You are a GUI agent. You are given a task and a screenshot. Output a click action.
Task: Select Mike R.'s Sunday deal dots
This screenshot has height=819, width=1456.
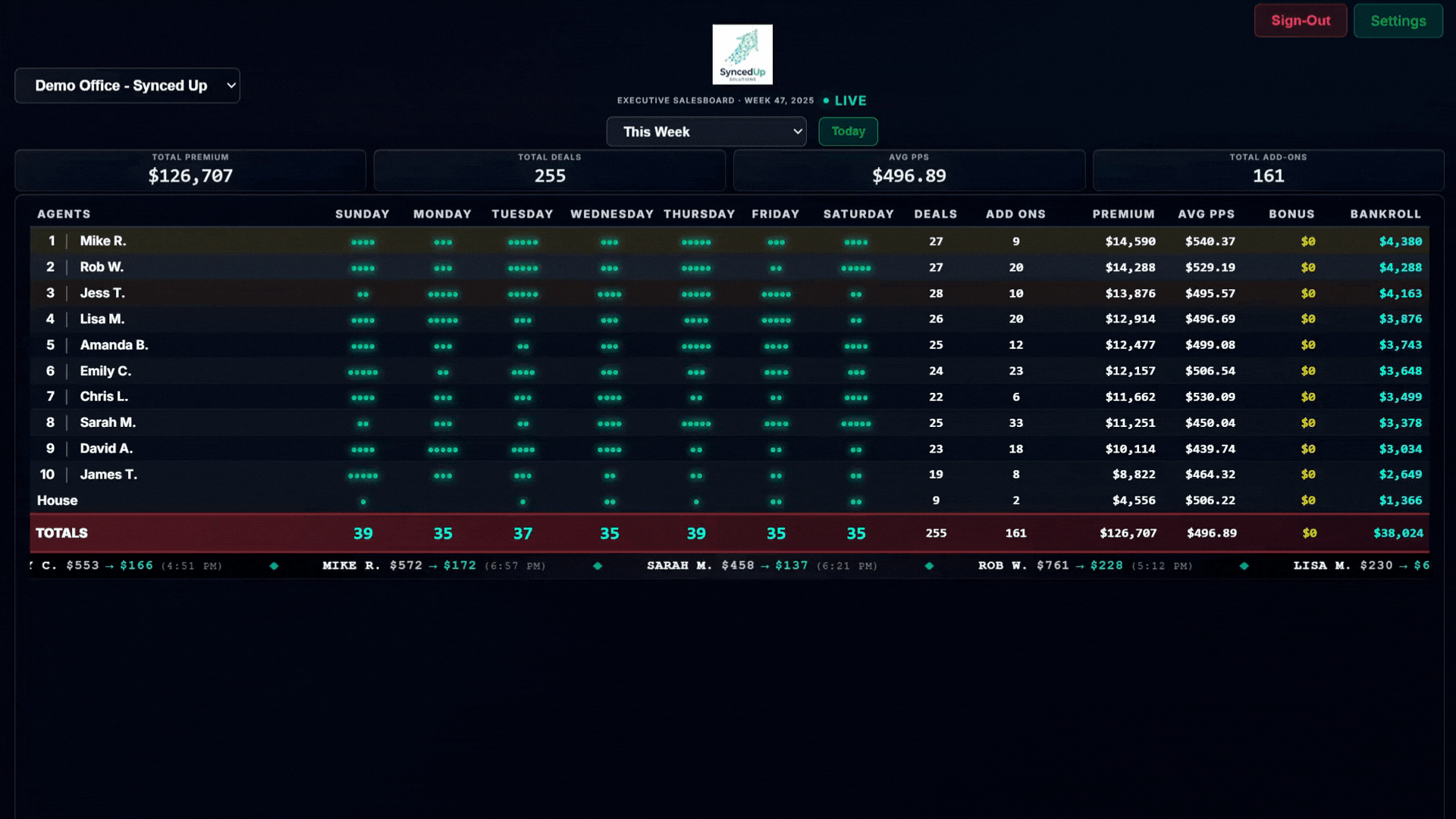(362, 241)
